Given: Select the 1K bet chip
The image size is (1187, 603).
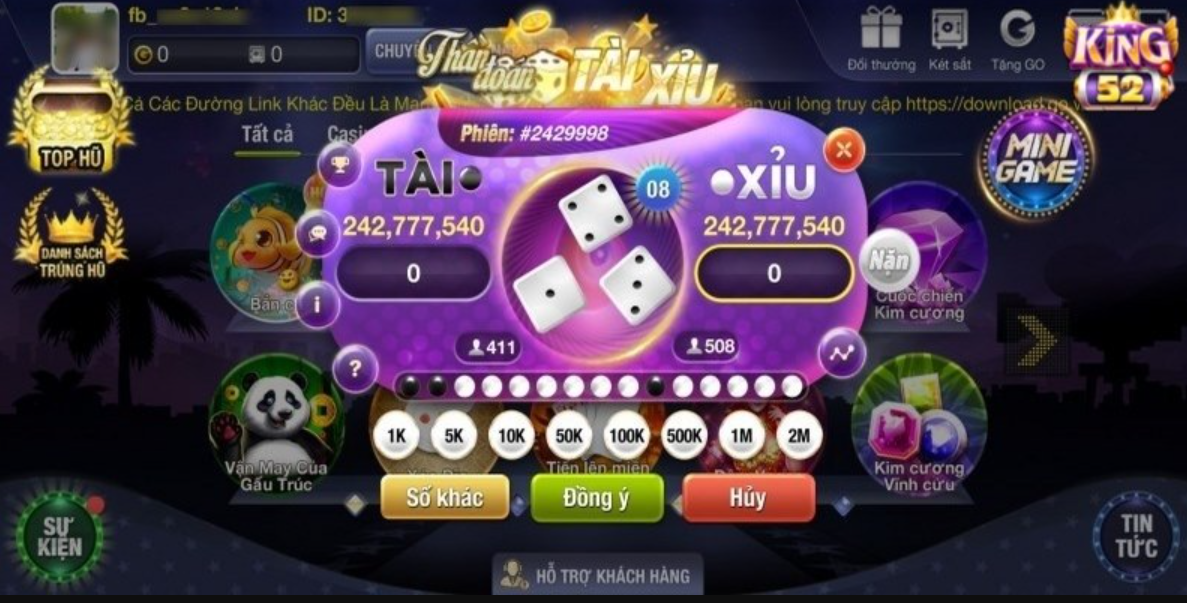Looking at the screenshot, I should [x=396, y=436].
